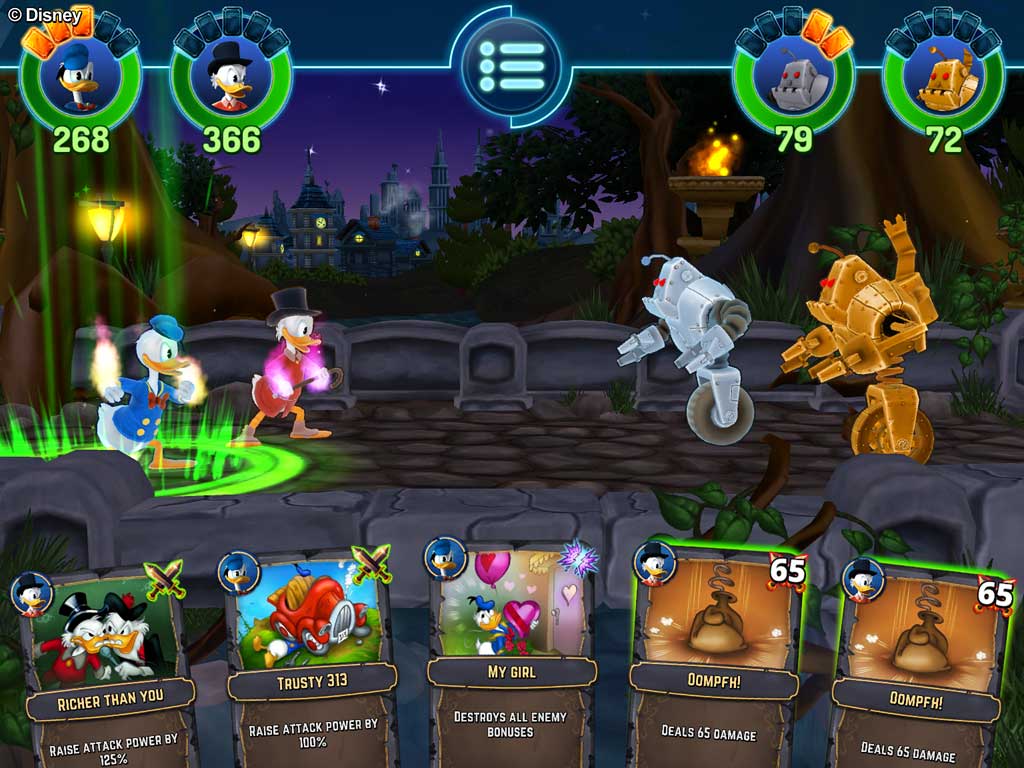Target the gold robot enemy portrait
This screenshot has width=1024, height=768.
tap(943, 78)
